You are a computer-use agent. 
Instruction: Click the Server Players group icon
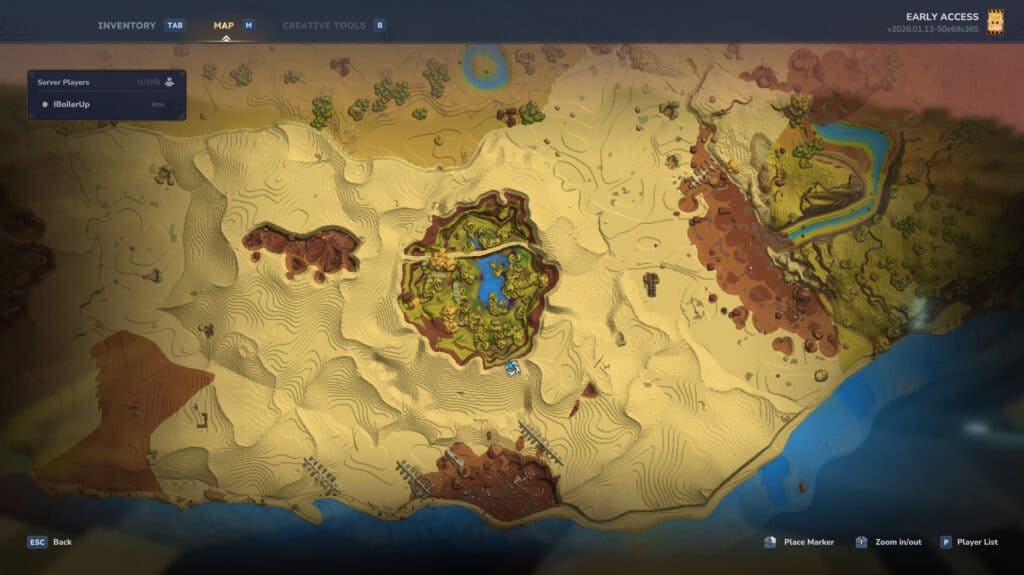170,81
